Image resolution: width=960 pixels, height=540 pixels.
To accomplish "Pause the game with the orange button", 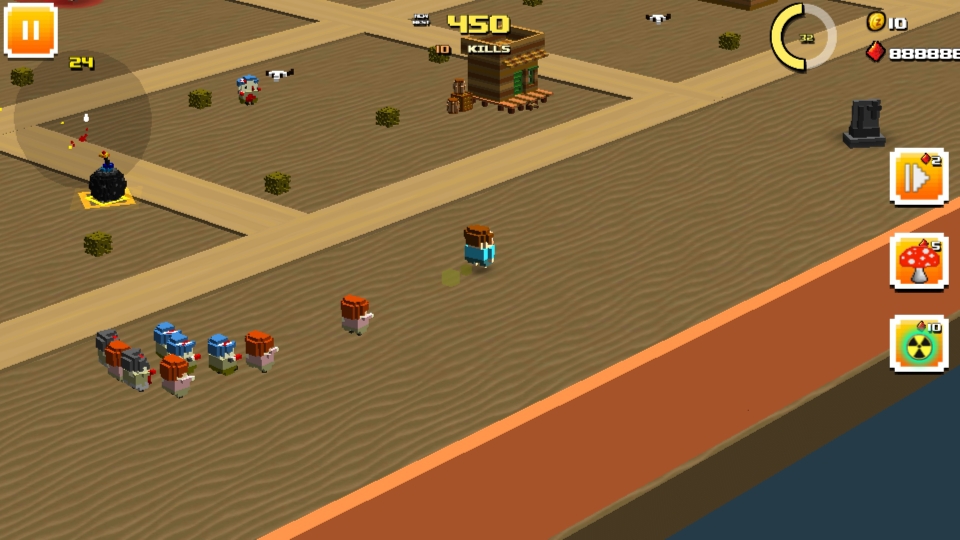I will pos(30,30).
